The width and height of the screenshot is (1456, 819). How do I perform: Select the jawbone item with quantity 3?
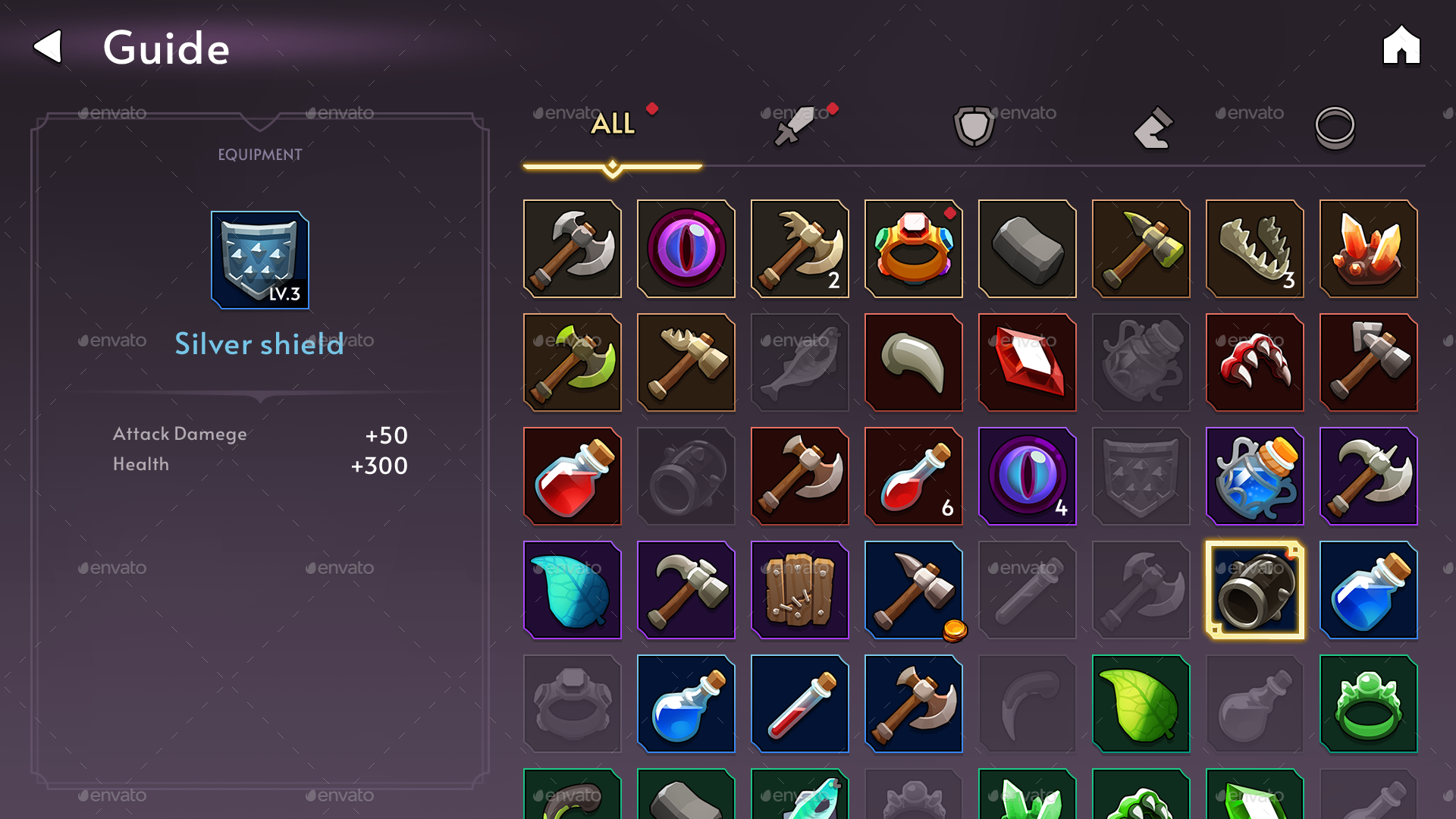[1255, 249]
